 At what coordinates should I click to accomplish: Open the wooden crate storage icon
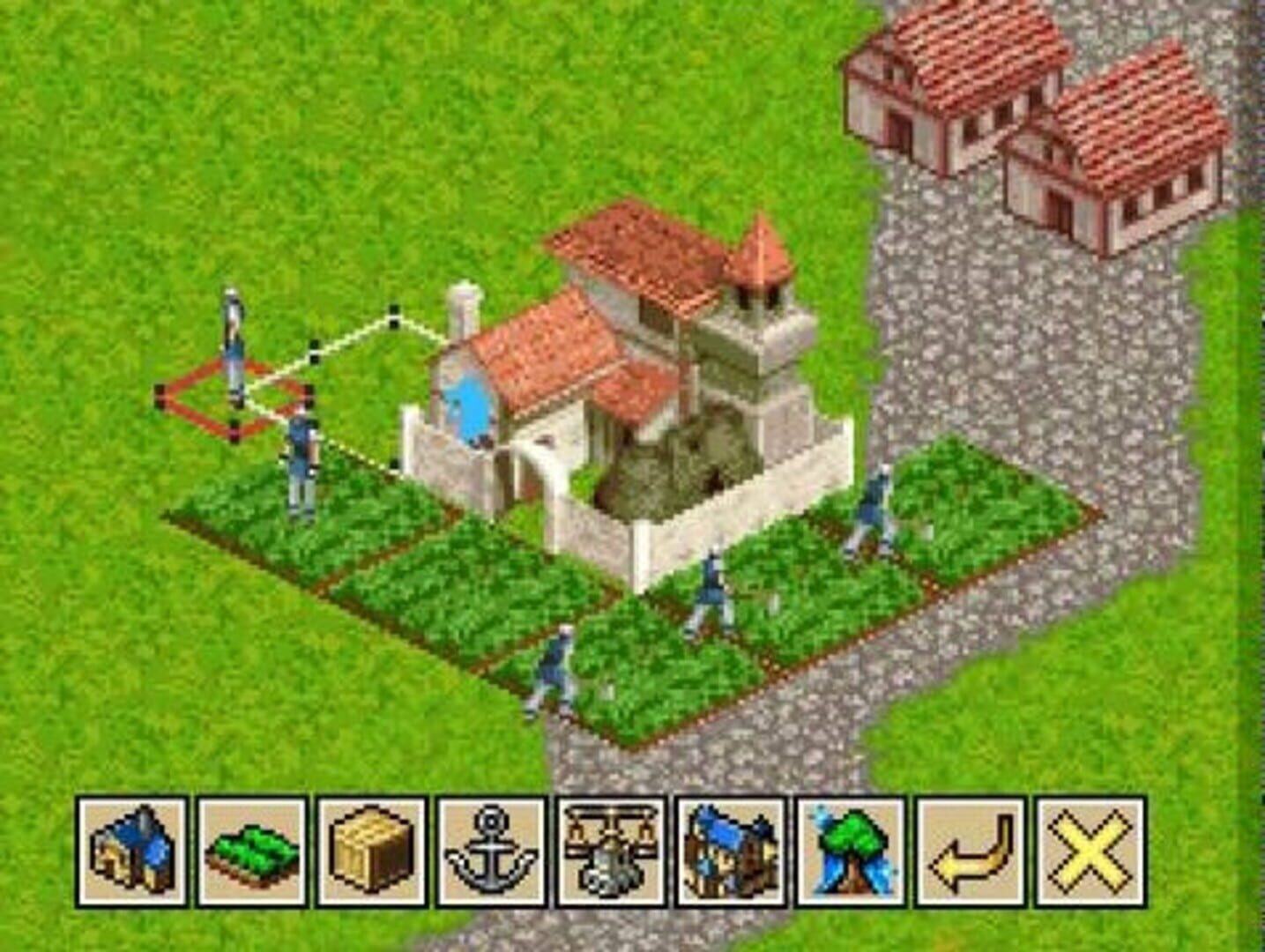click(372, 851)
